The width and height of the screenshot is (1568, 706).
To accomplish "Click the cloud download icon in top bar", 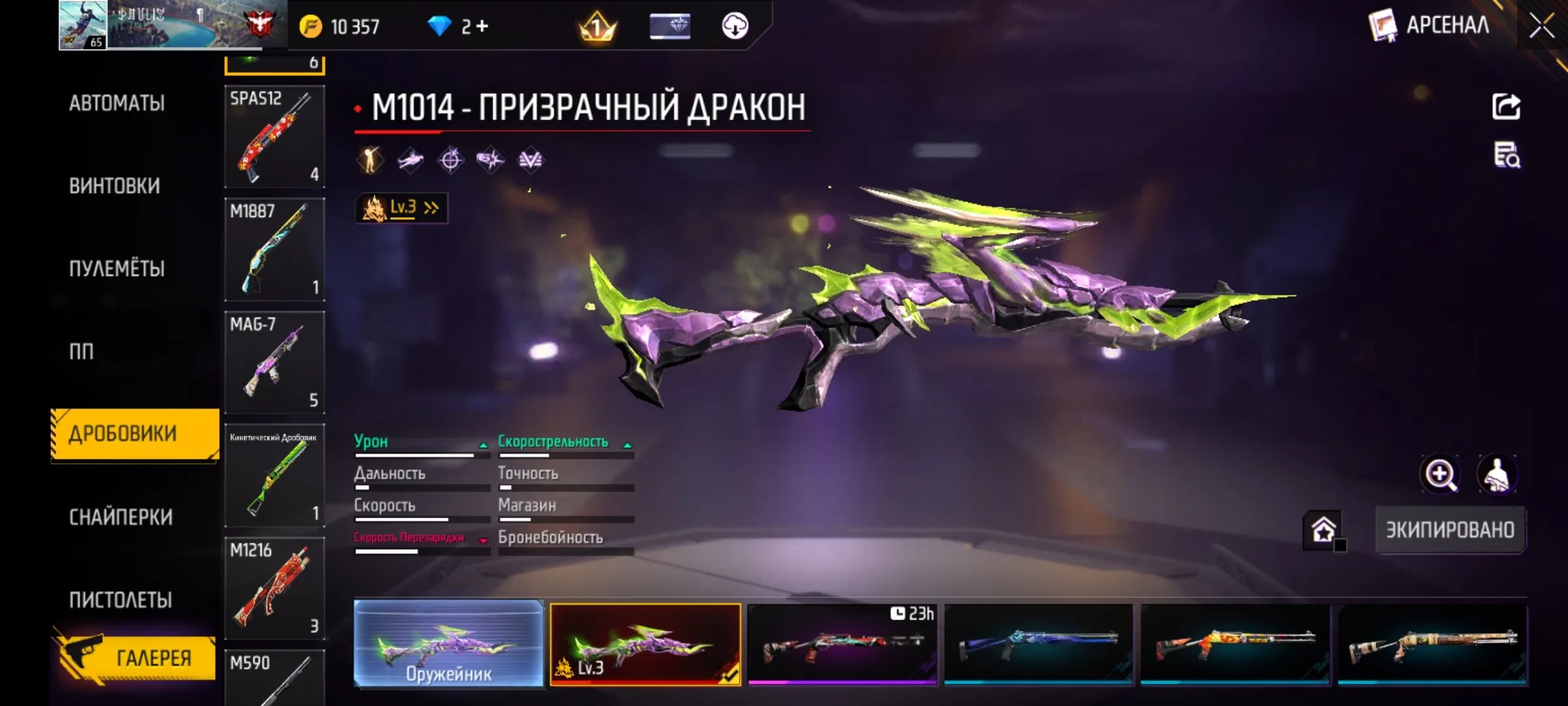I will coord(737,27).
